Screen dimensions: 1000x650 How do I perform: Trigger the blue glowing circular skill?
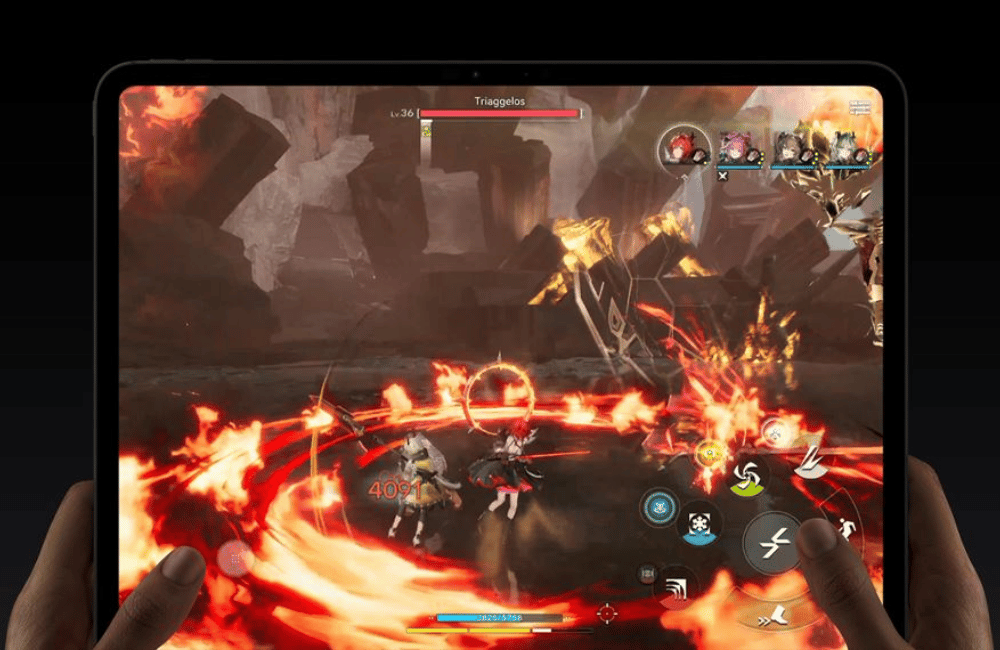(660, 507)
